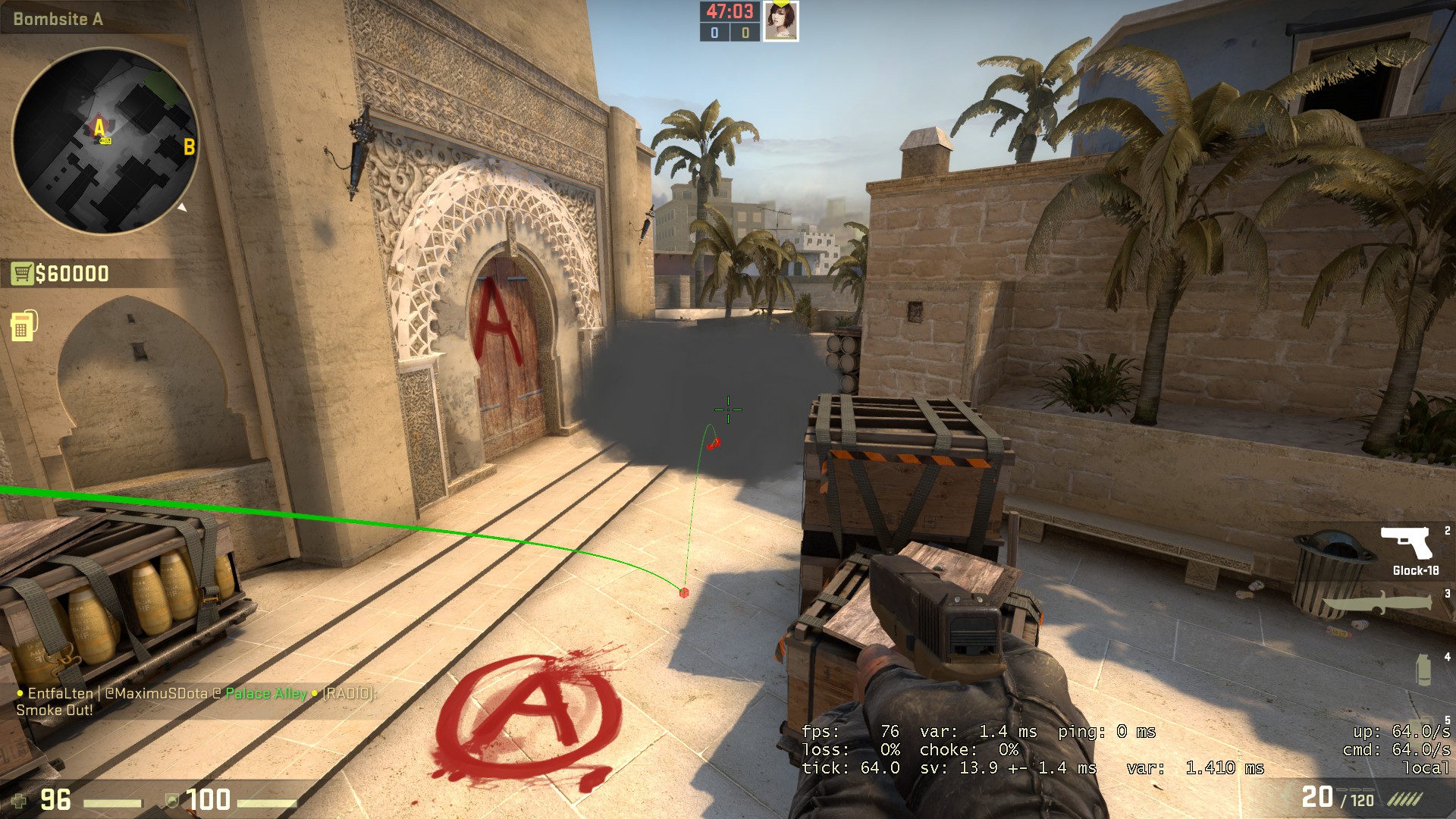Select the smoke grenade slot
This screenshot has height=819, width=1456.
coord(1423,670)
